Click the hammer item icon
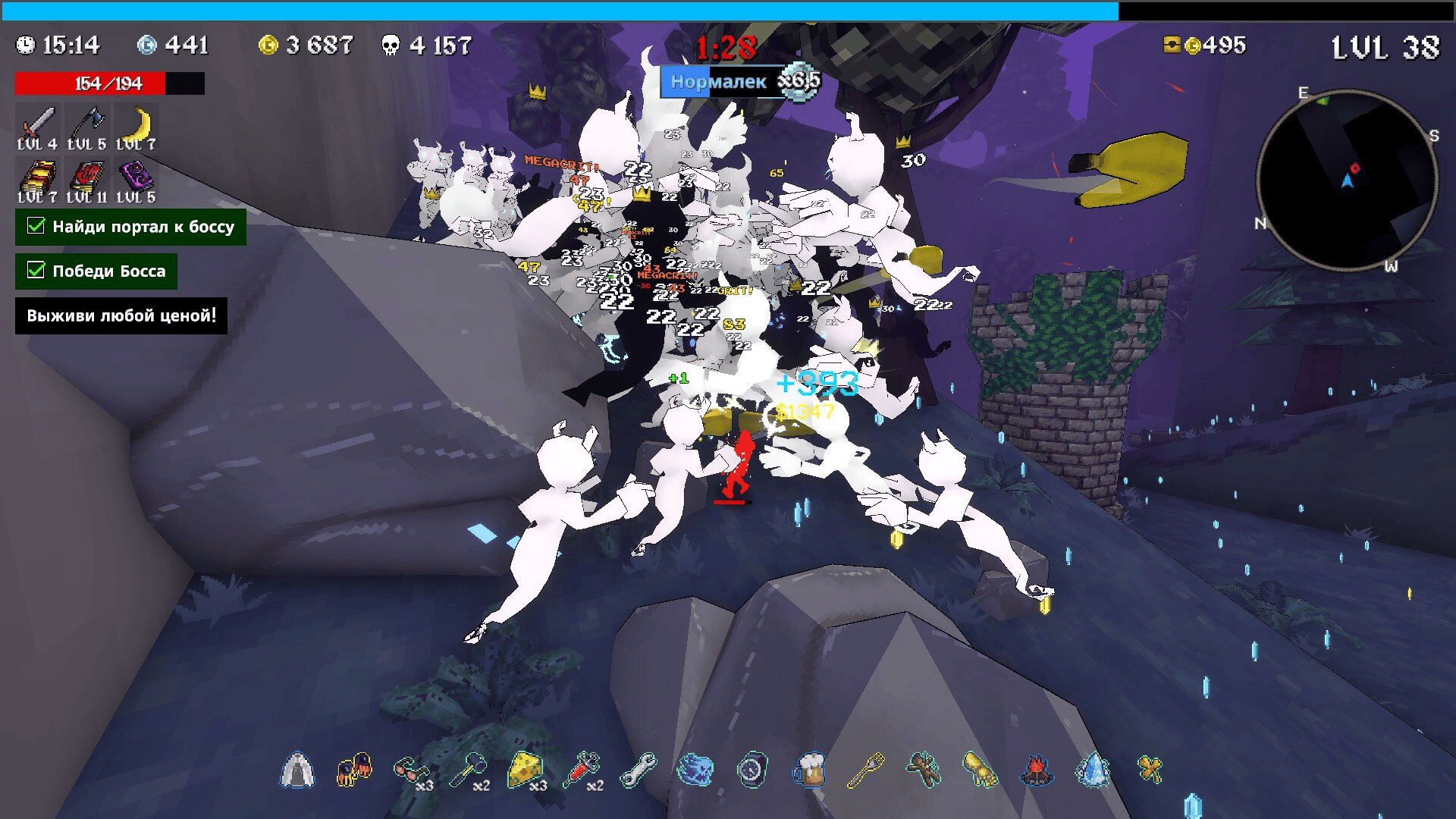The image size is (1456, 819). pos(468,770)
